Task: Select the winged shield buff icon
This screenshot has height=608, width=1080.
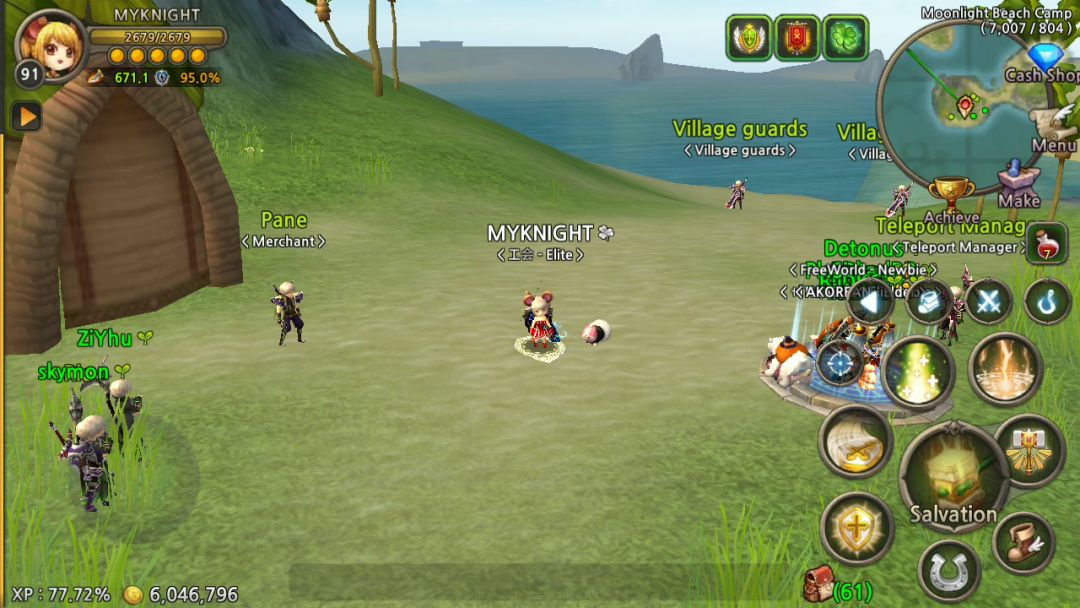Action: click(749, 38)
